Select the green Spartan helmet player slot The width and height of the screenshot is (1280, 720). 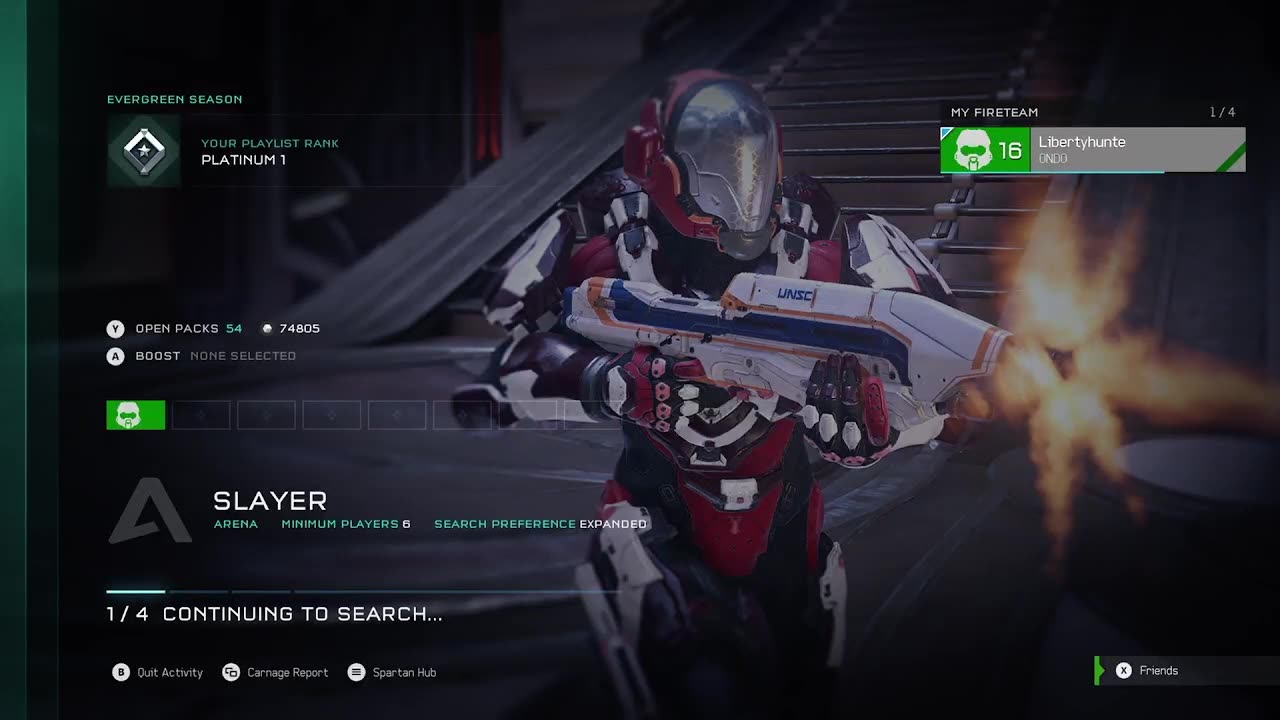(136, 415)
